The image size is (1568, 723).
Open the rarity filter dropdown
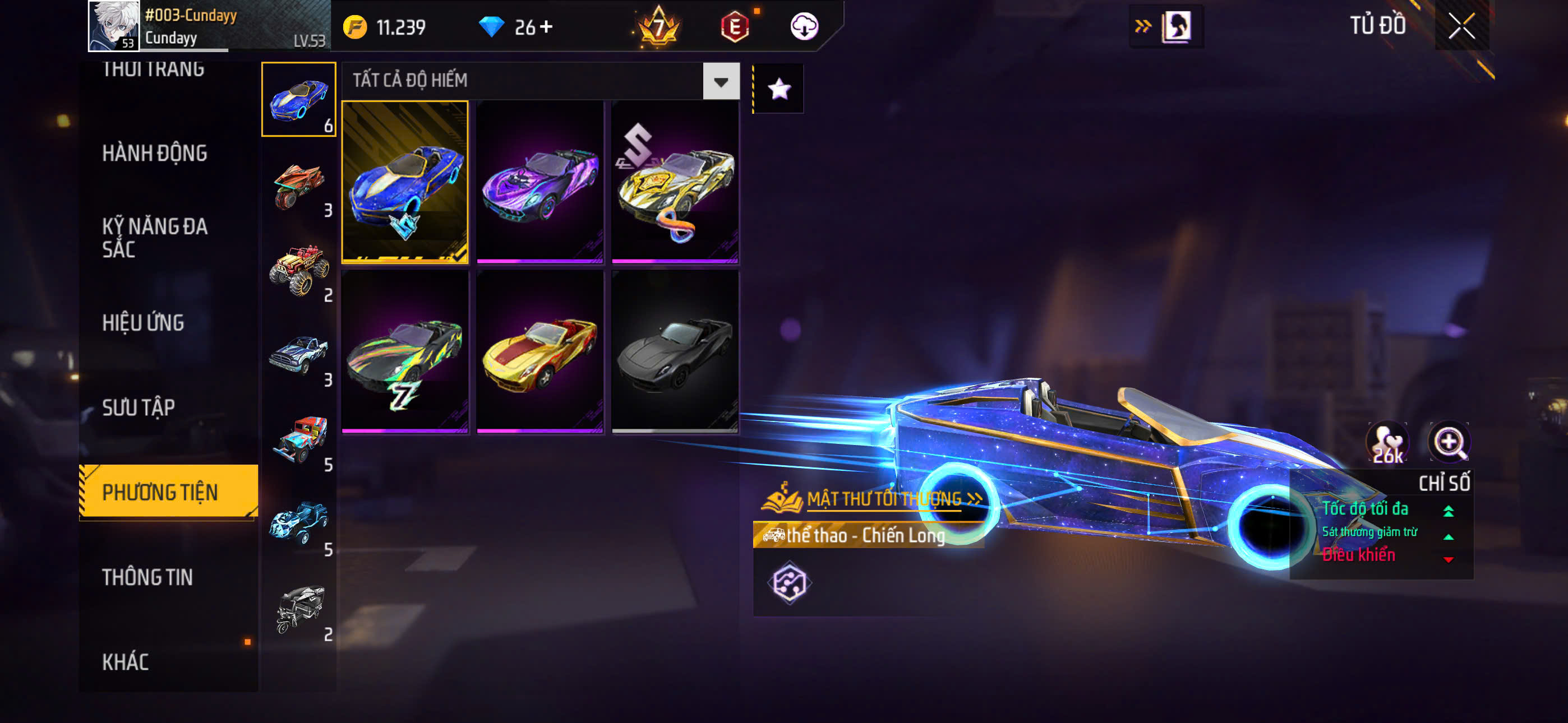721,81
